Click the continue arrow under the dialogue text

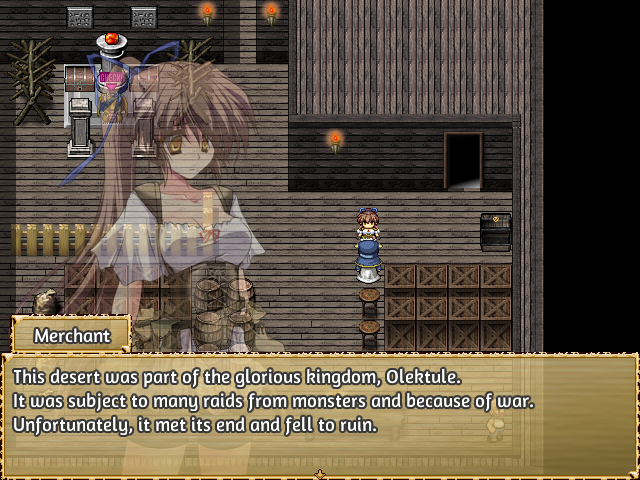click(320, 473)
